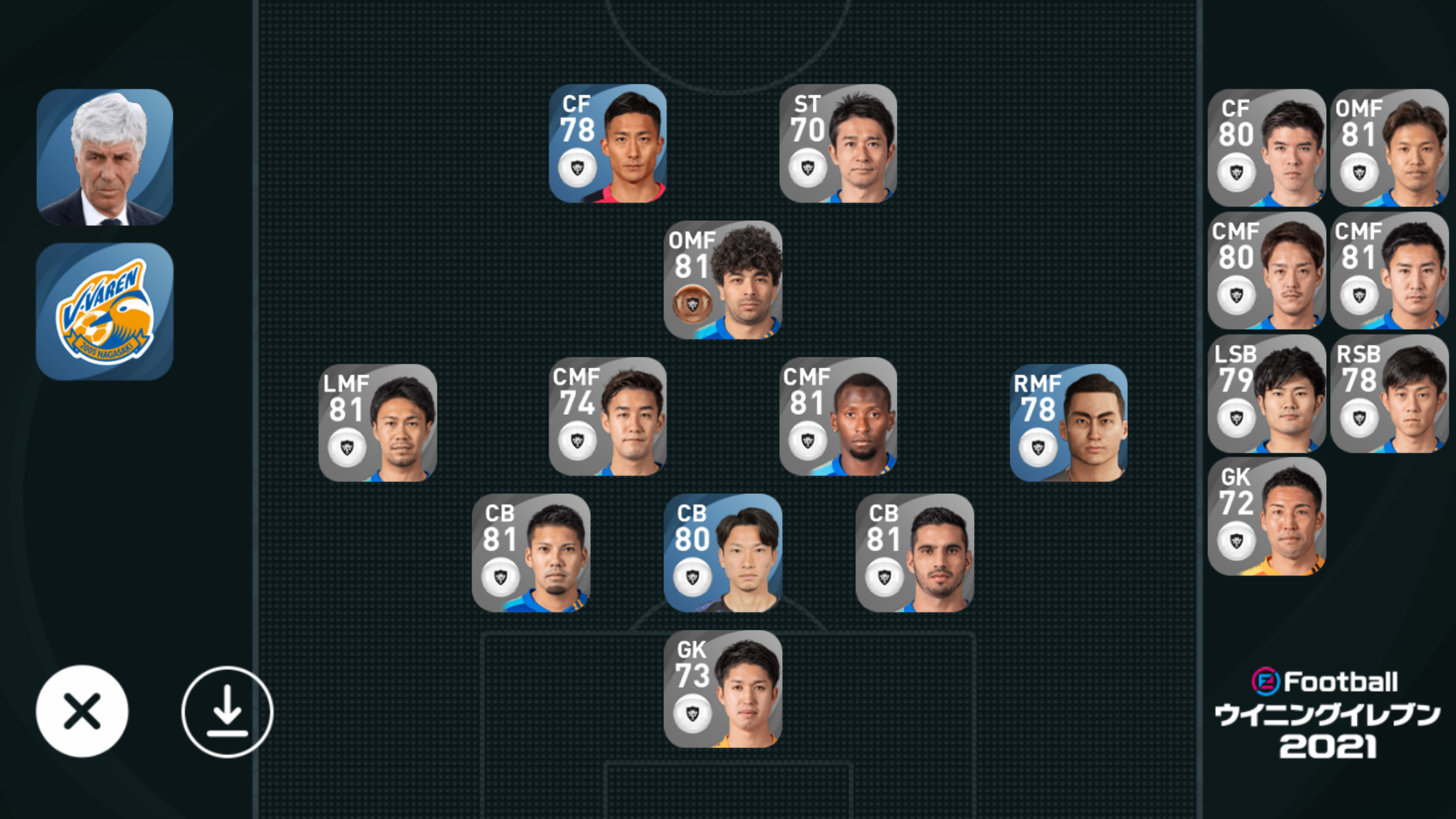This screenshot has width=1456, height=819.
Task: Pick the curly-haired OMF 81 starter card
Action: tap(723, 280)
